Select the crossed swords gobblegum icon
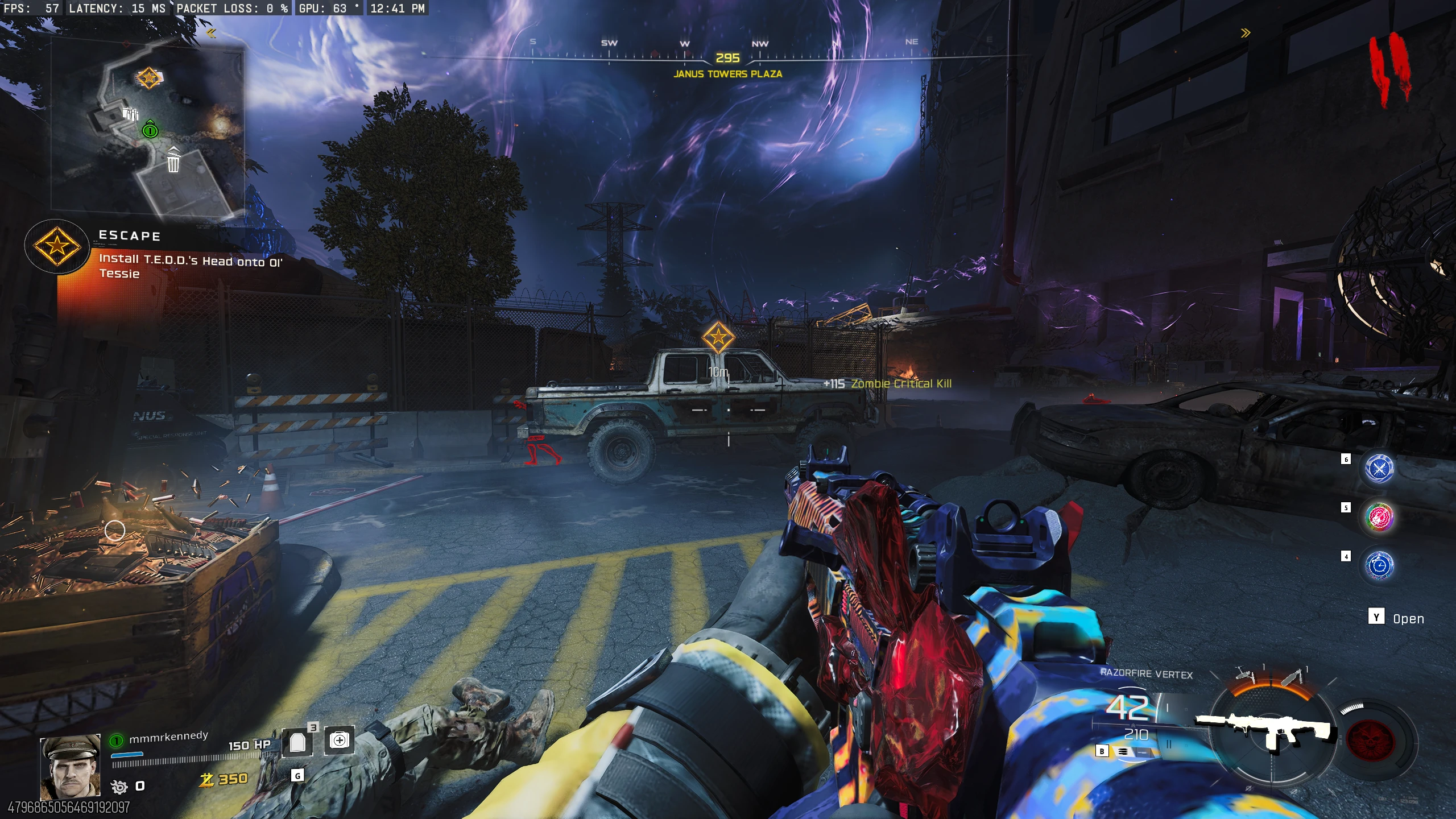The width and height of the screenshot is (1456, 819). pos(1379,468)
